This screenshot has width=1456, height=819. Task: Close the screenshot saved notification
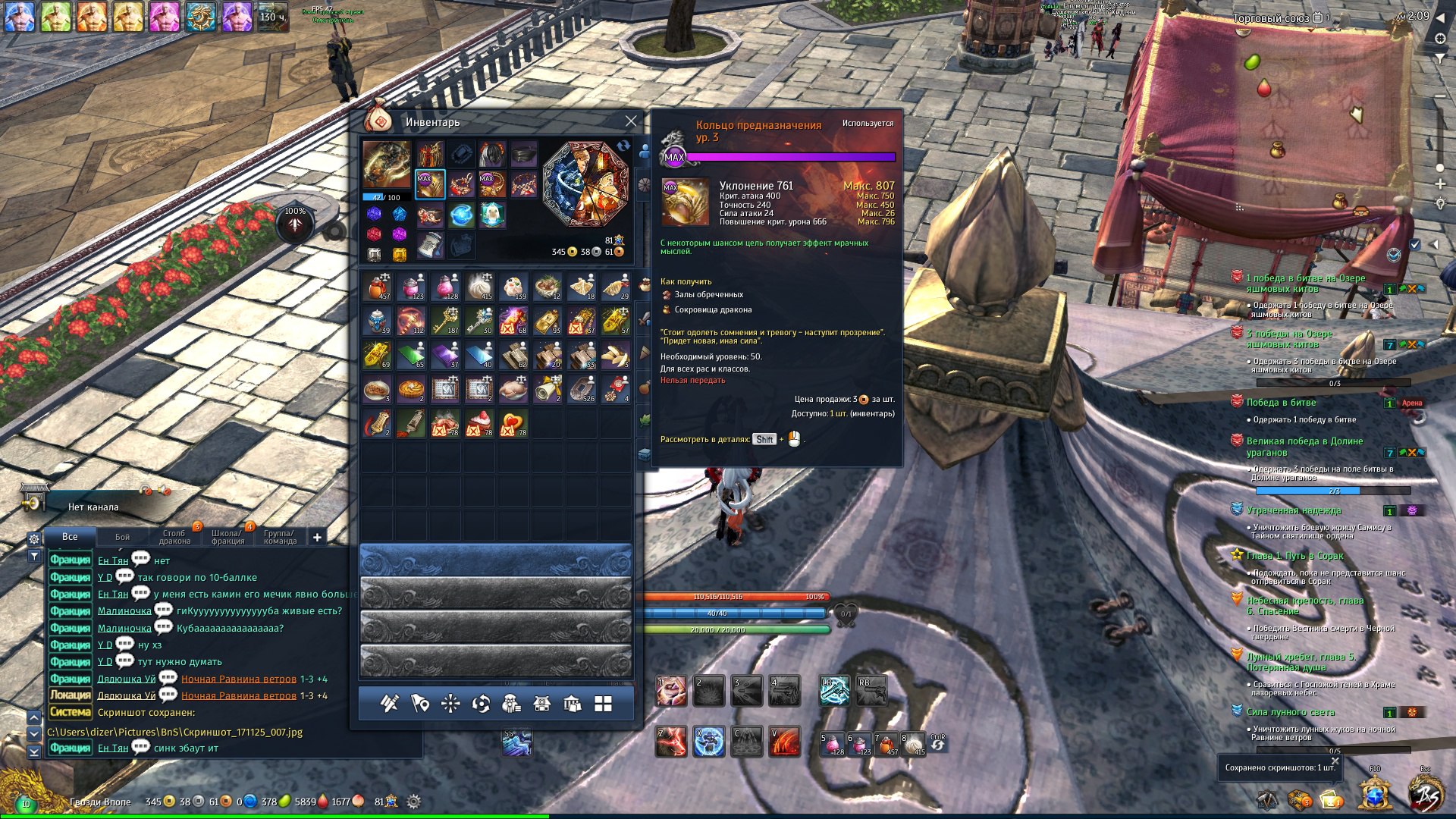(1335, 761)
